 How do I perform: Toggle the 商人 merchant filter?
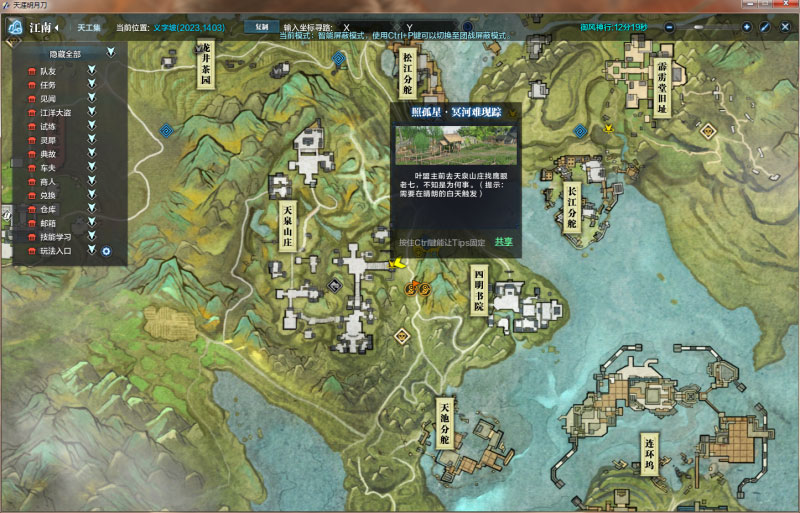(91, 181)
